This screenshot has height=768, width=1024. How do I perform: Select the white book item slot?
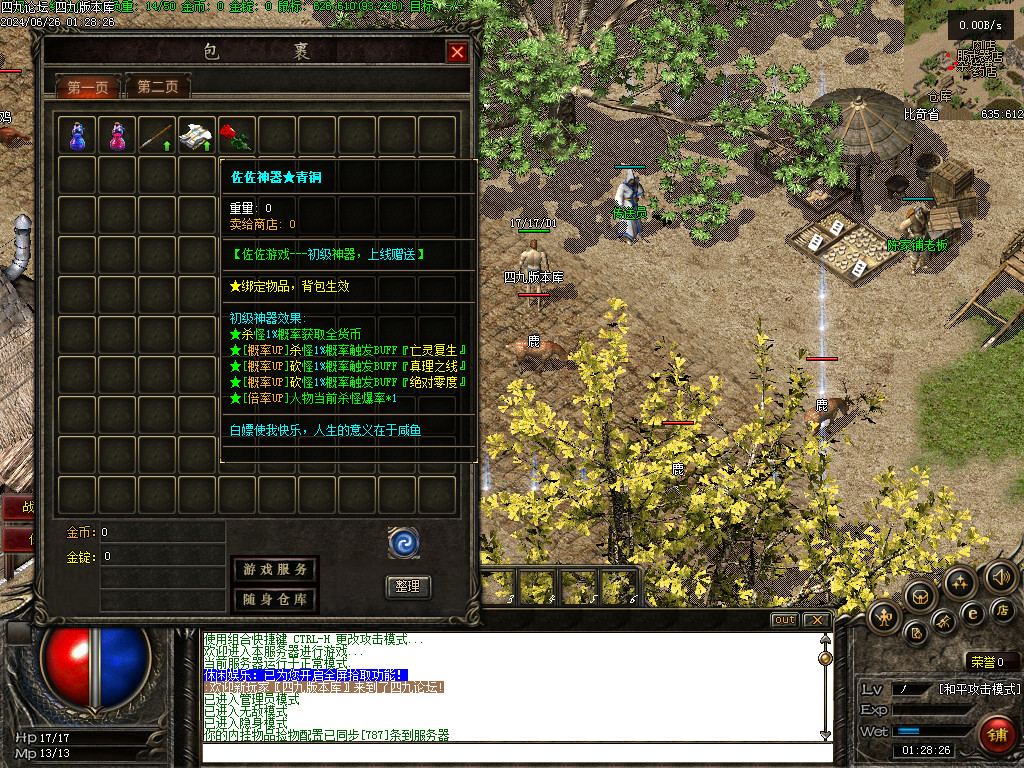(197, 135)
